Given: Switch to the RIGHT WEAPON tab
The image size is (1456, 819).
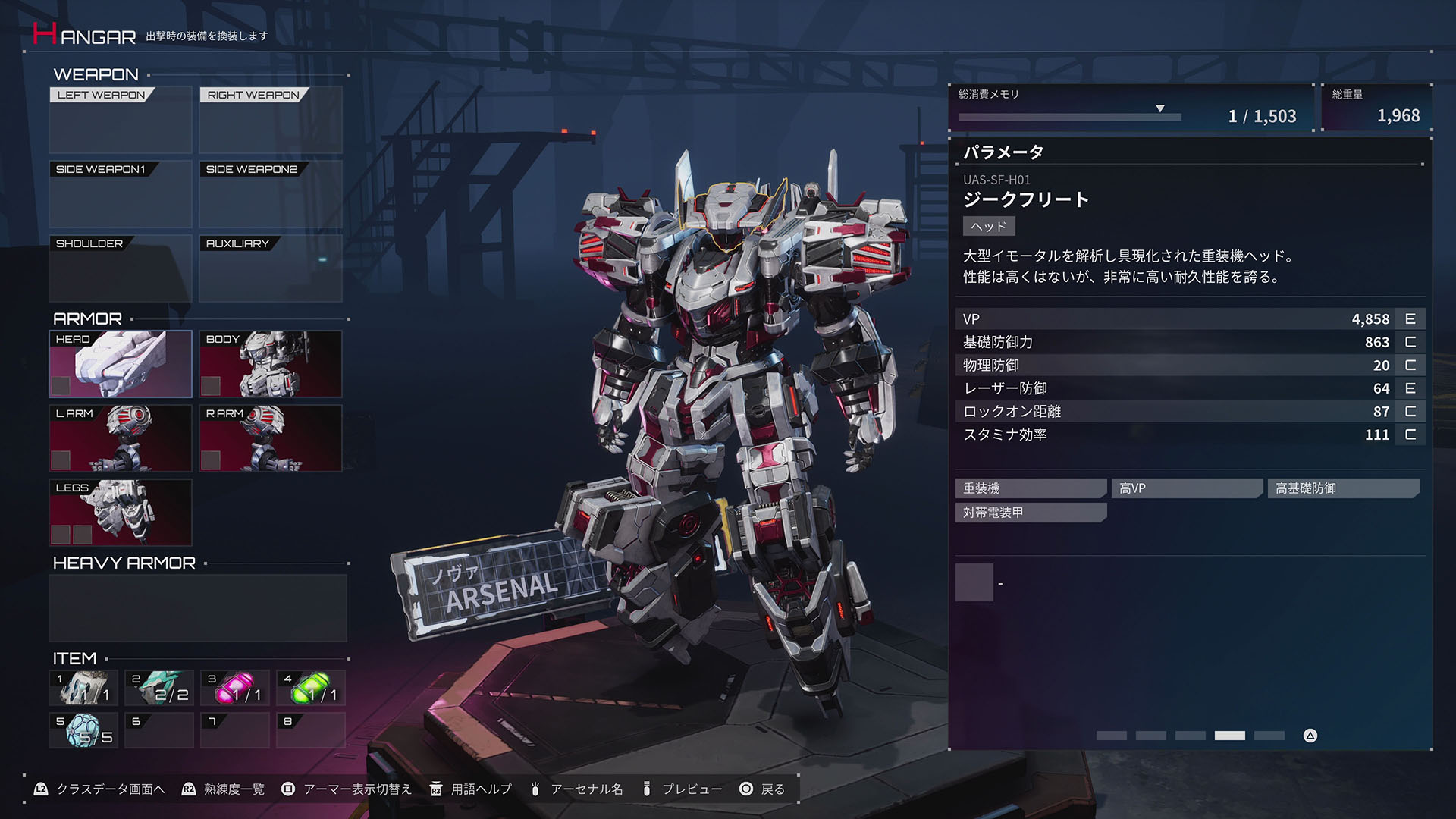Looking at the screenshot, I should click(x=251, y=96).
